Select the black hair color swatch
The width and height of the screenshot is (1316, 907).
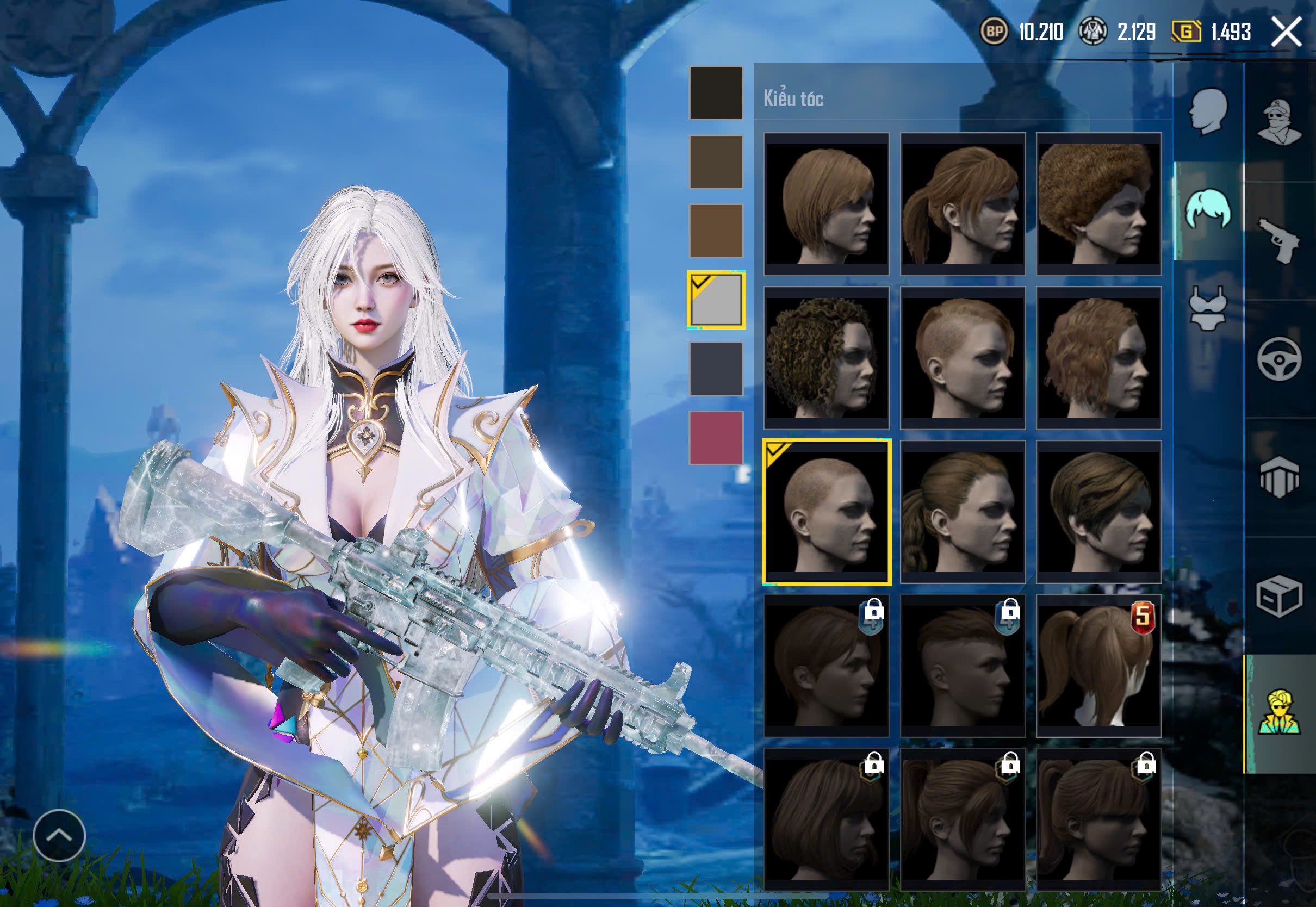pos(716,92)
